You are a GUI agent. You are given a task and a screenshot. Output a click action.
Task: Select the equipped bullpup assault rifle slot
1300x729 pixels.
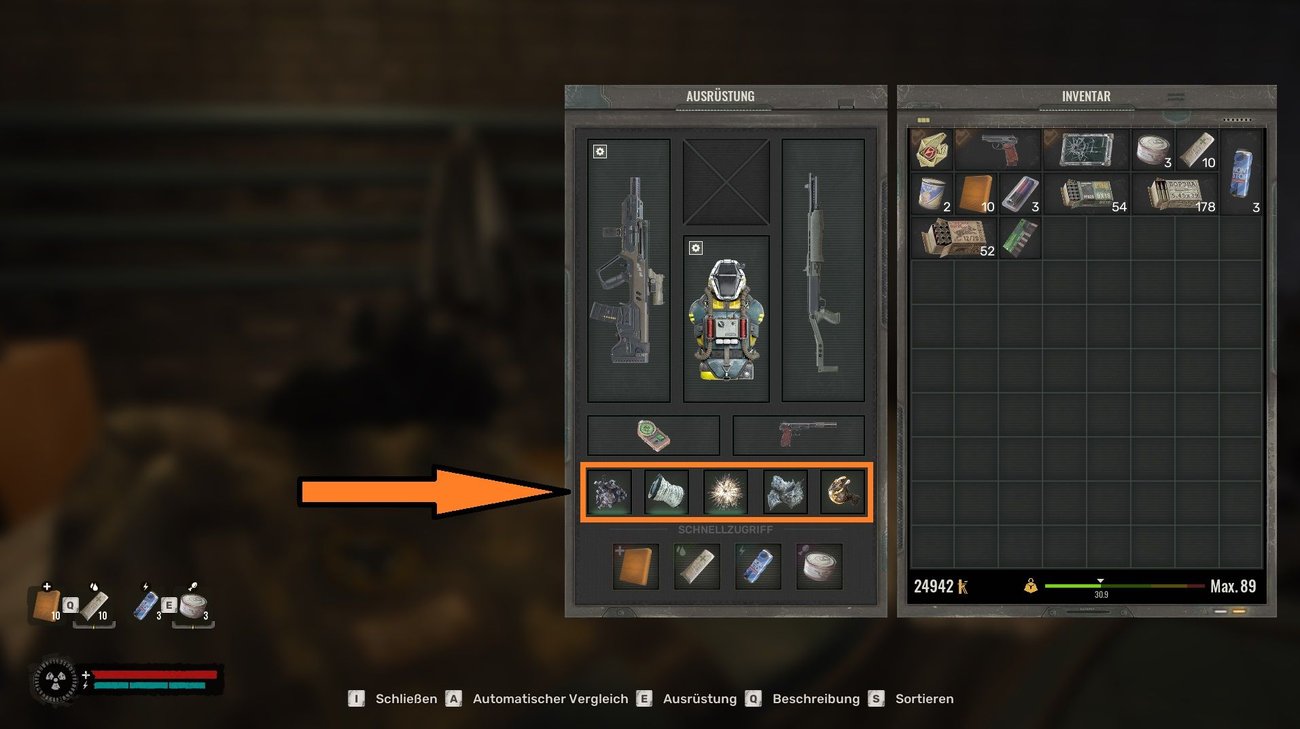[x=628, y=270]
